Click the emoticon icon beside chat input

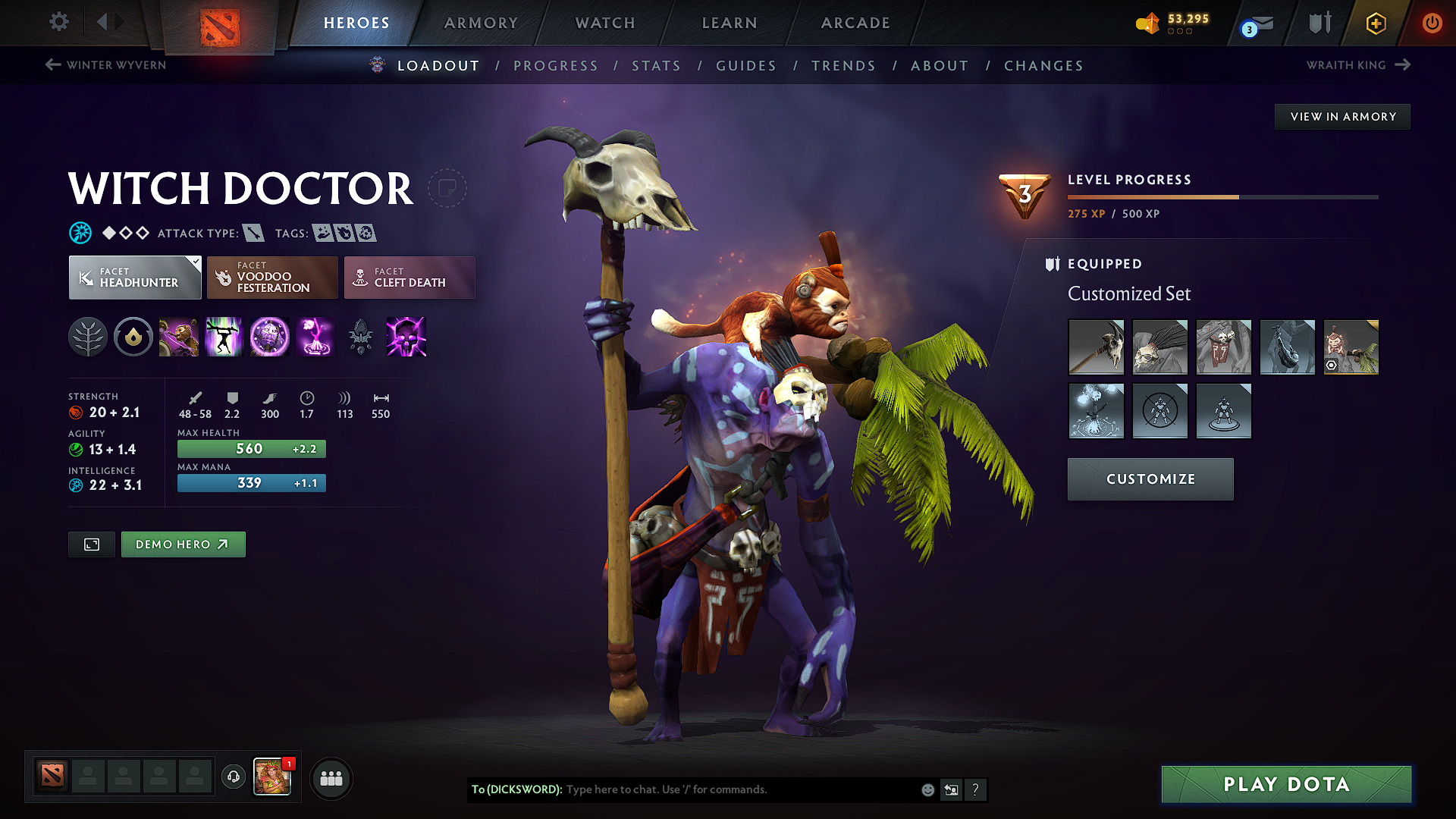[927, 789]
